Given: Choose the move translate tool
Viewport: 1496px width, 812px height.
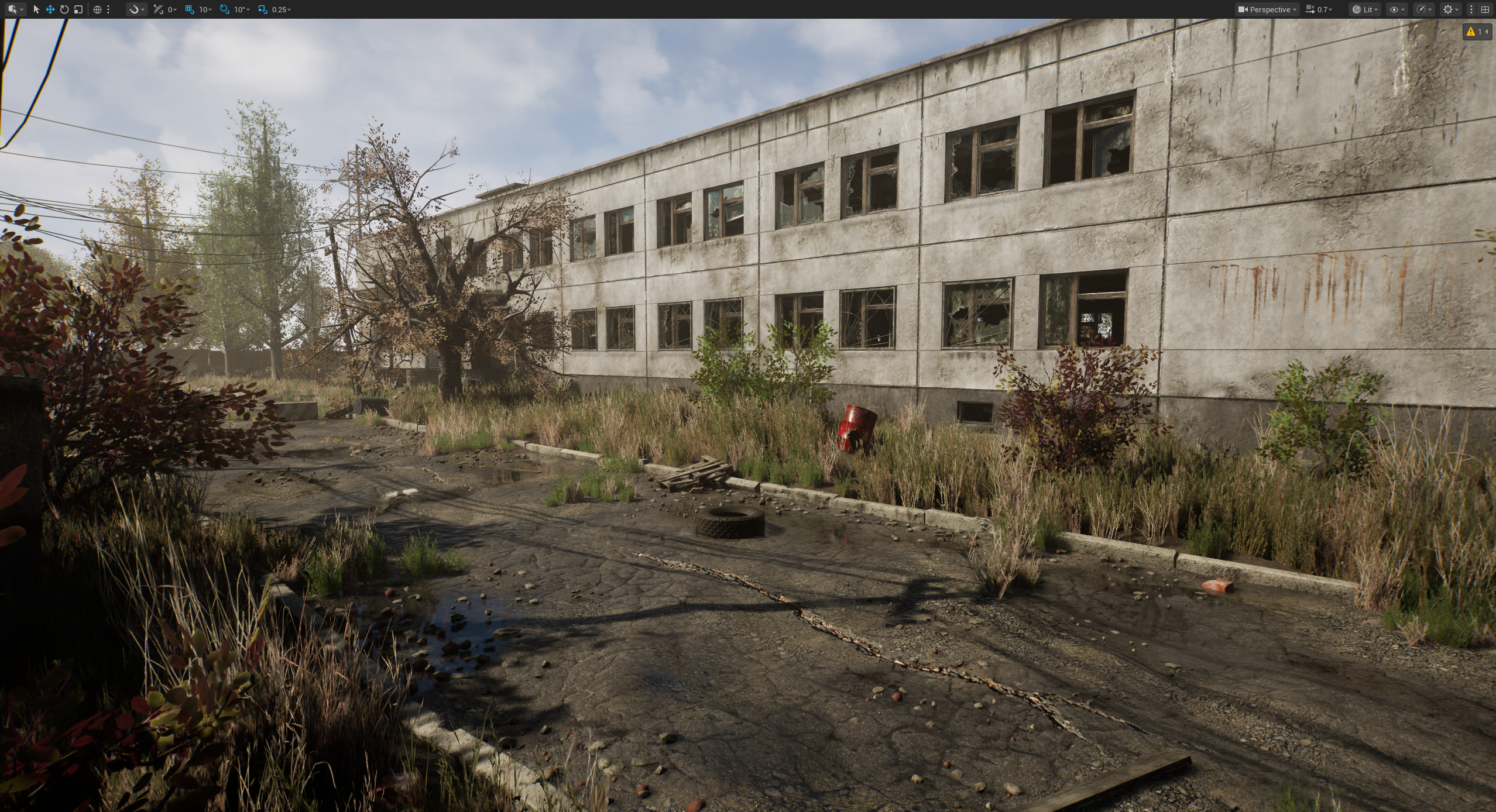Looking at the screenshot, I should point(50,9).
